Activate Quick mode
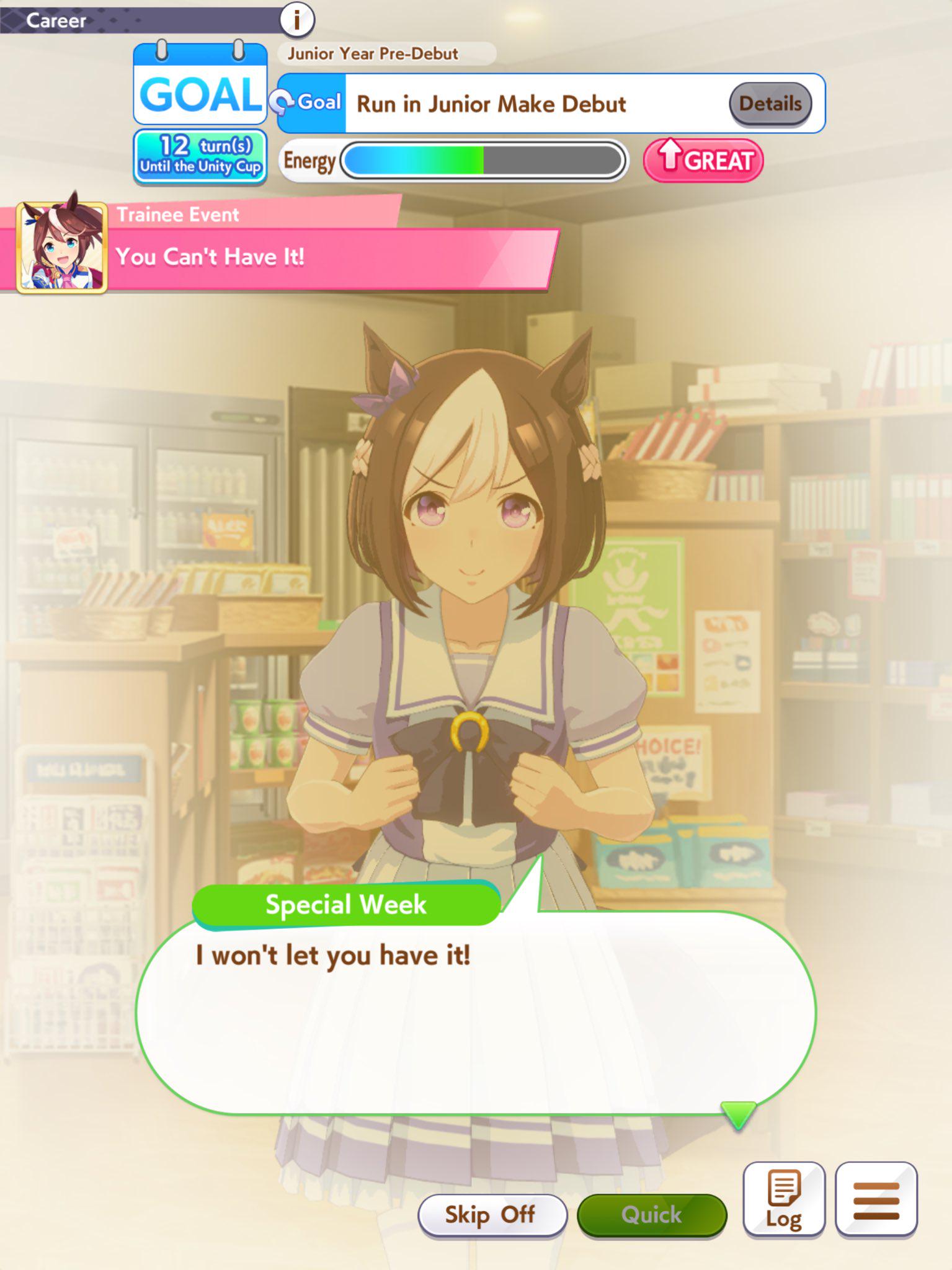The height and width of the screenshot is (1270, 952). click(651, 1214)
